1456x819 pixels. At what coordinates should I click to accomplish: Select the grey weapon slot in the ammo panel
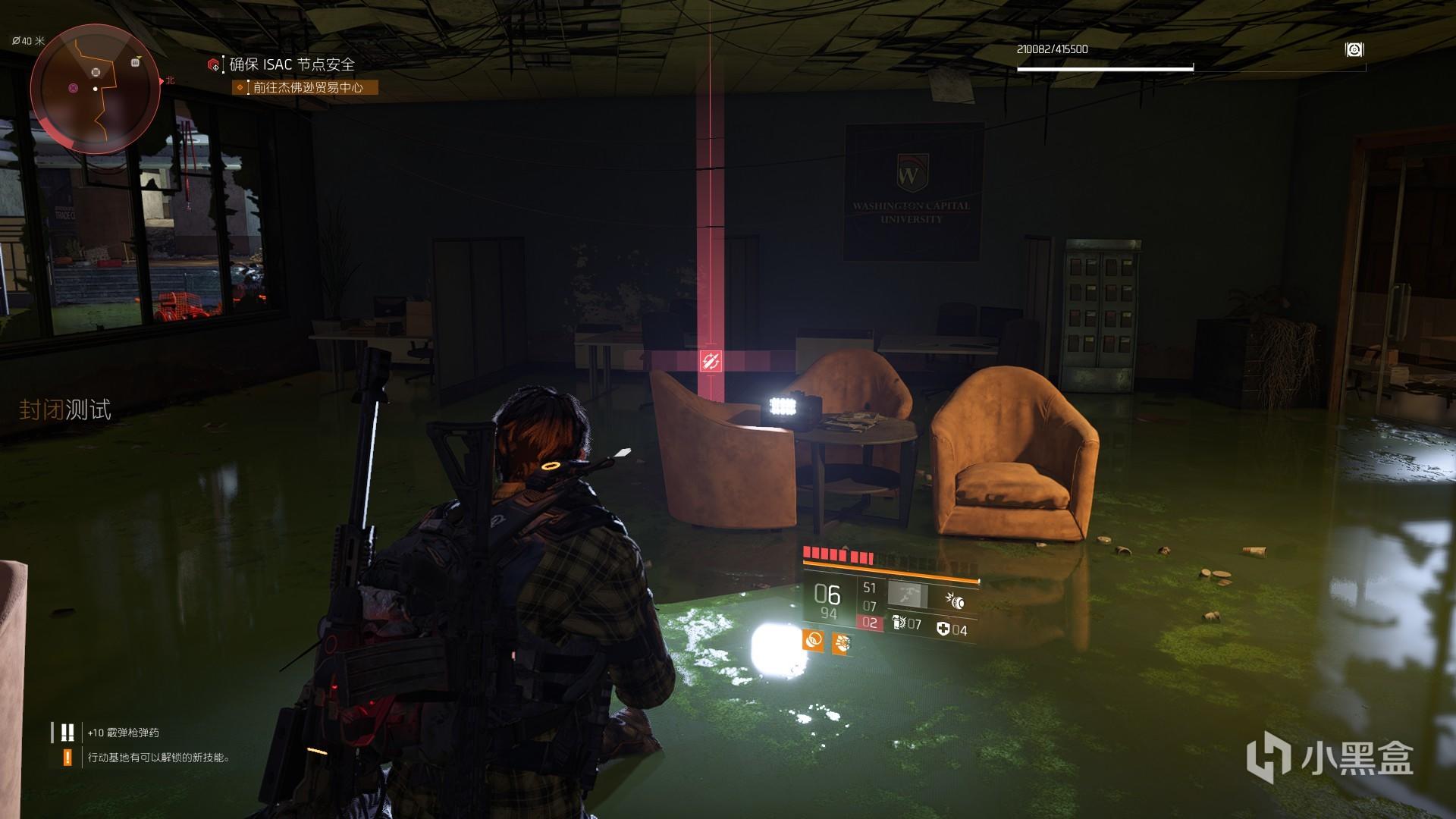pyautogui.click(x=908, y=595)
